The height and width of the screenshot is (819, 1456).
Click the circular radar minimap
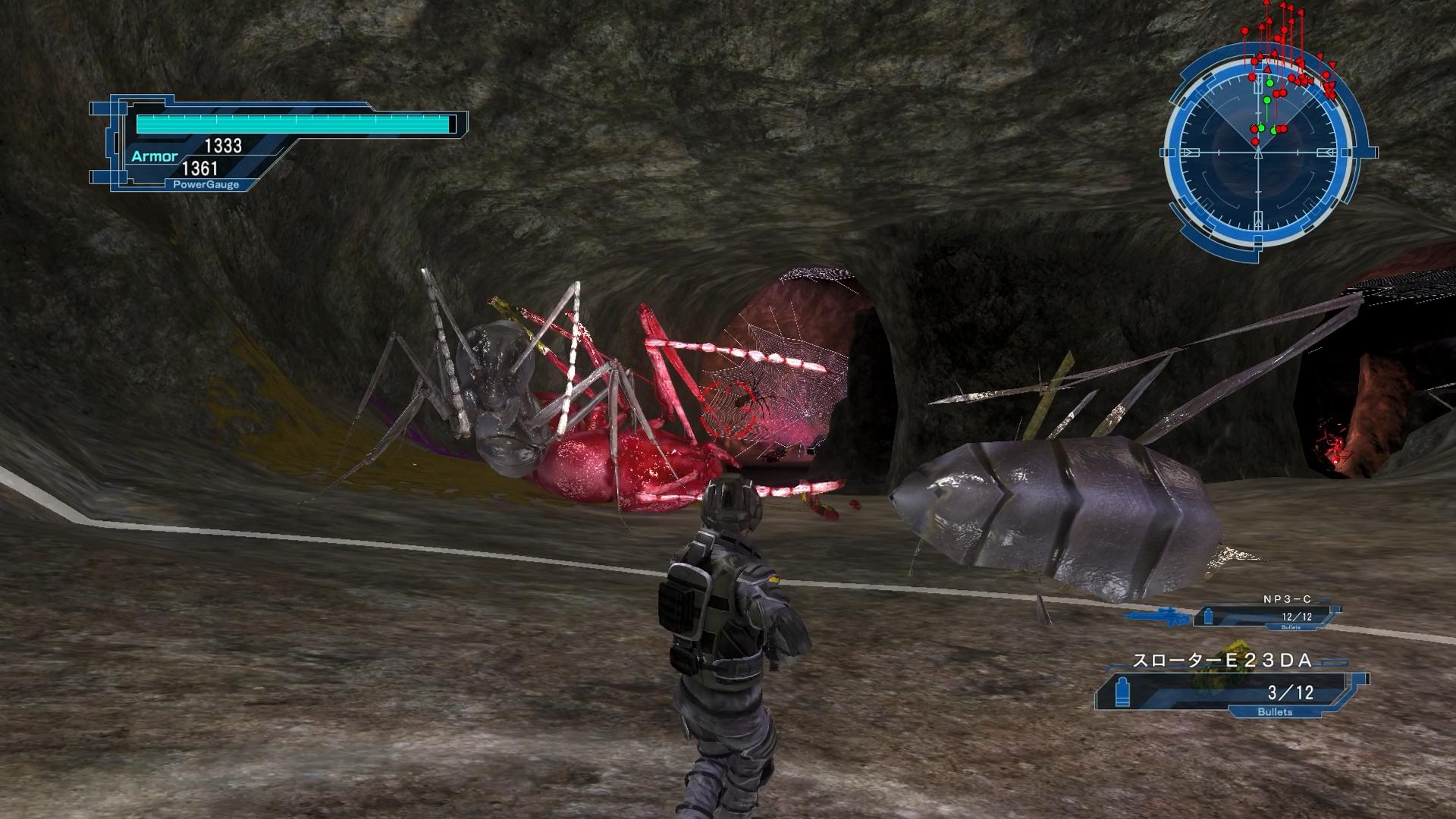[x=1259, y=152]
